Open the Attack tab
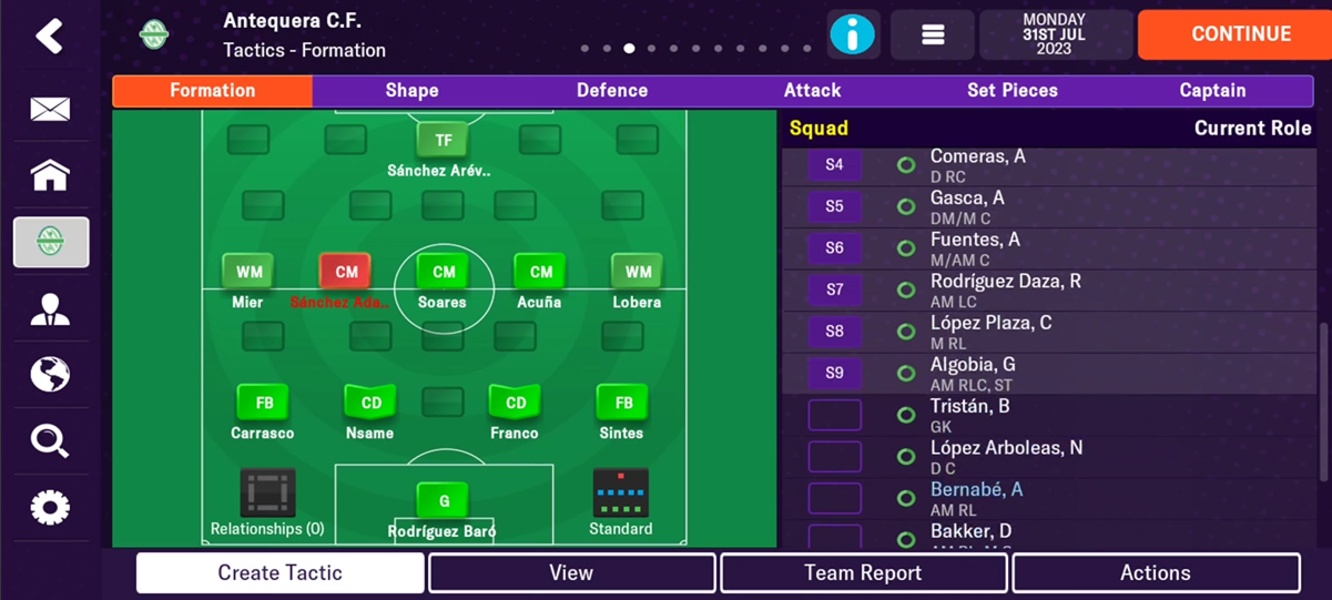 coord(812,90)
